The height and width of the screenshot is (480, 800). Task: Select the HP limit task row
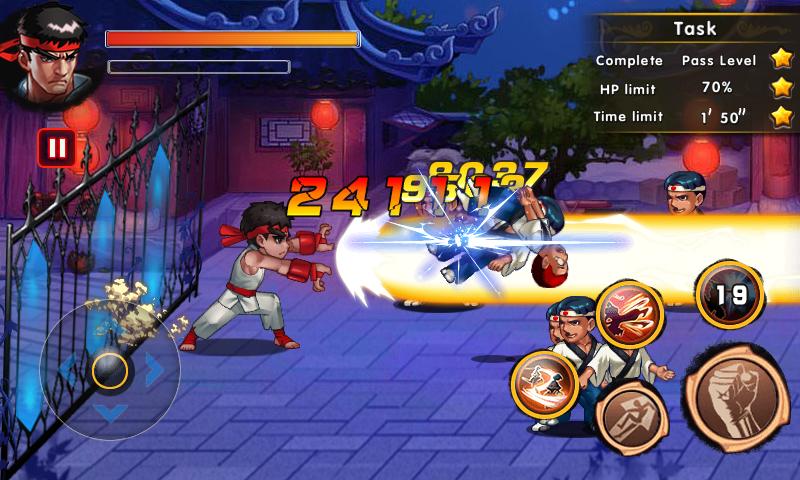pyautogui.click(x=693, y=88)
